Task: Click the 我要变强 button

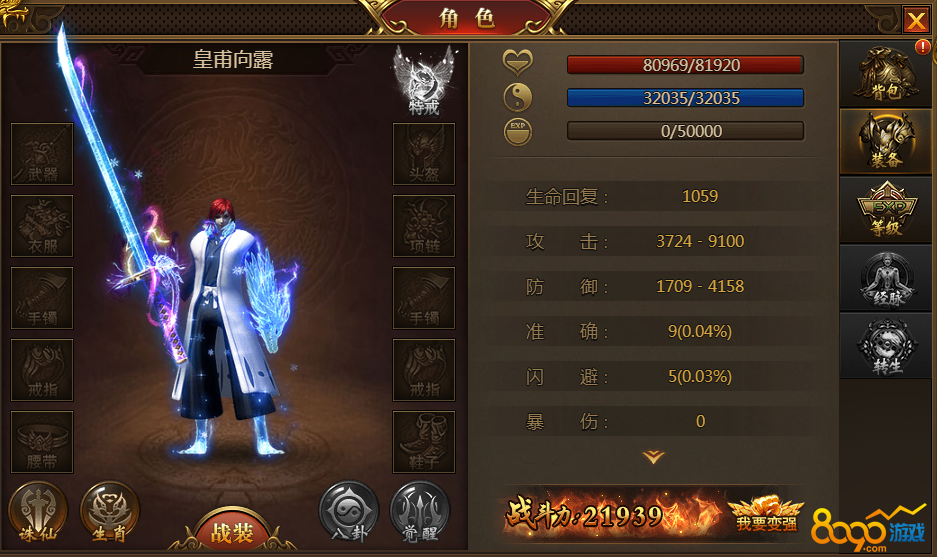Action: (x=765, y=514)
